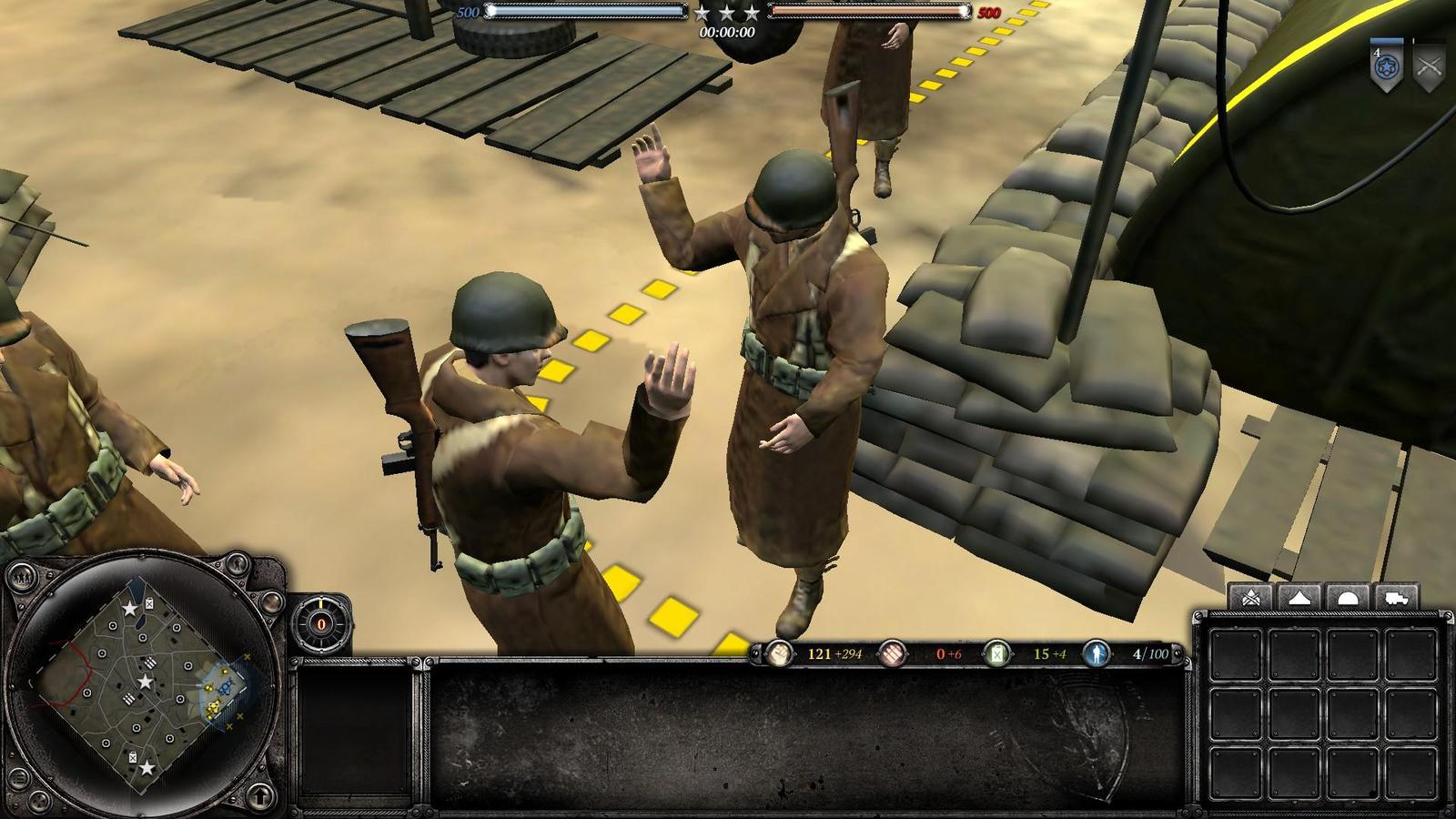Image resolution: width=1456 pixels, height=819 pixels.
Task: Toggle the compass pointer above the threat dial
Action: [x=320, y=603]
